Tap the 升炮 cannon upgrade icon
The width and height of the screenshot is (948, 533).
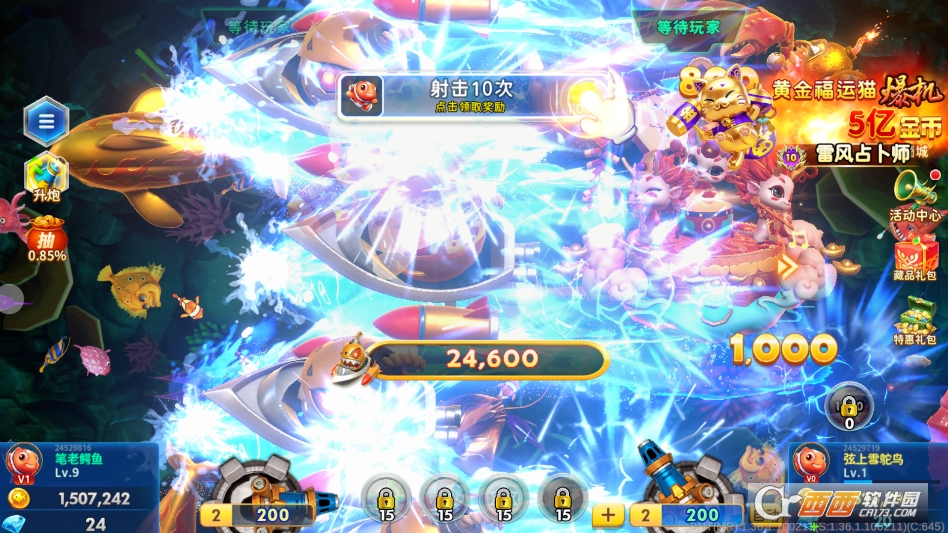pyautogui.click(x=46, y=176)
